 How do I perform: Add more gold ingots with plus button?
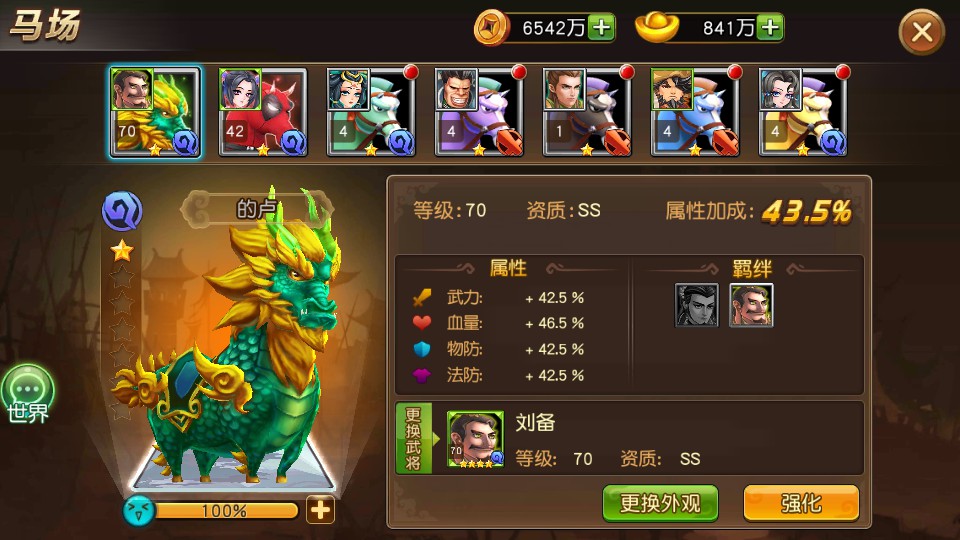point(769,28)
